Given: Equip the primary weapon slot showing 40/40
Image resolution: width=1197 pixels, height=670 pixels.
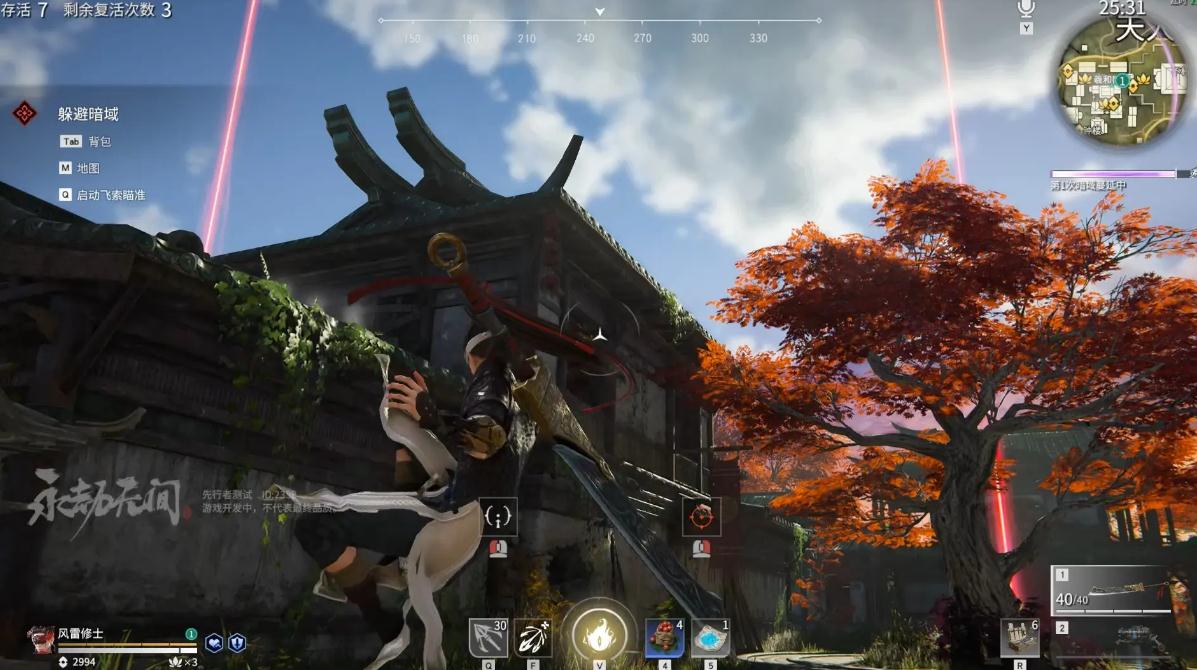Looking at the screenshot, I should point(1111,591).
